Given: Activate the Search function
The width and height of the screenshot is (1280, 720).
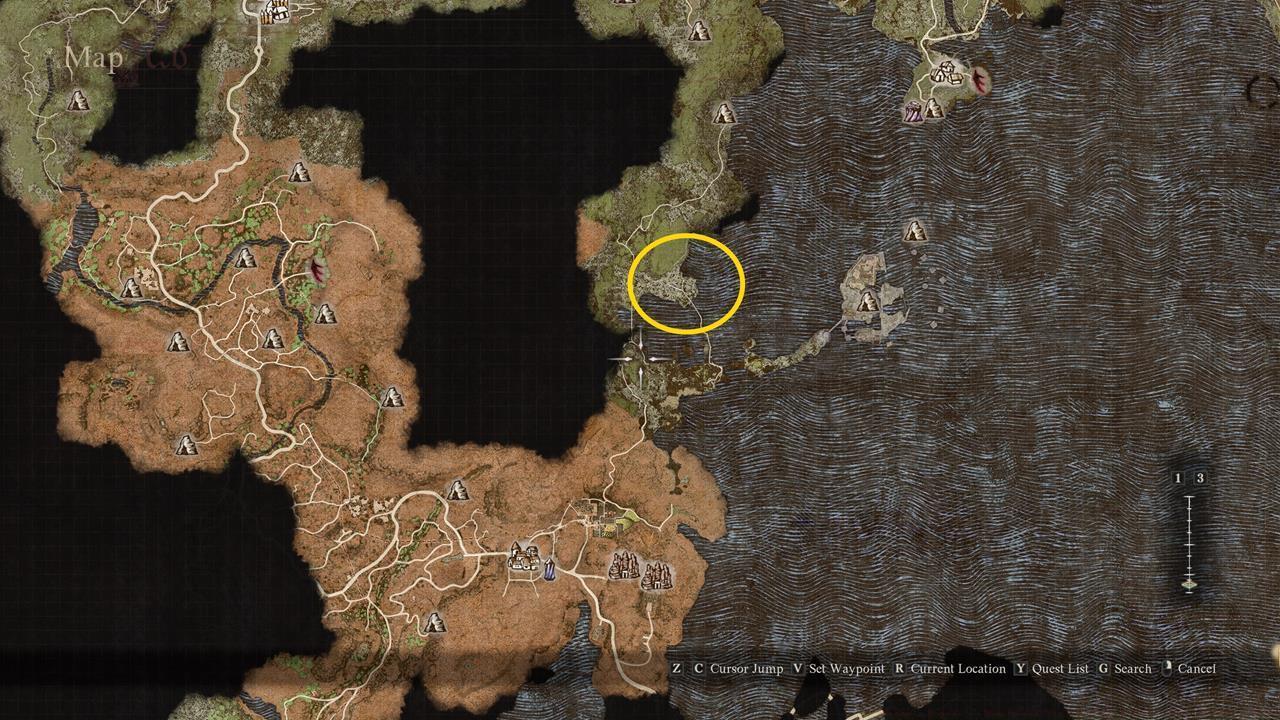Looking at the screenshot, I should 1133,668.
